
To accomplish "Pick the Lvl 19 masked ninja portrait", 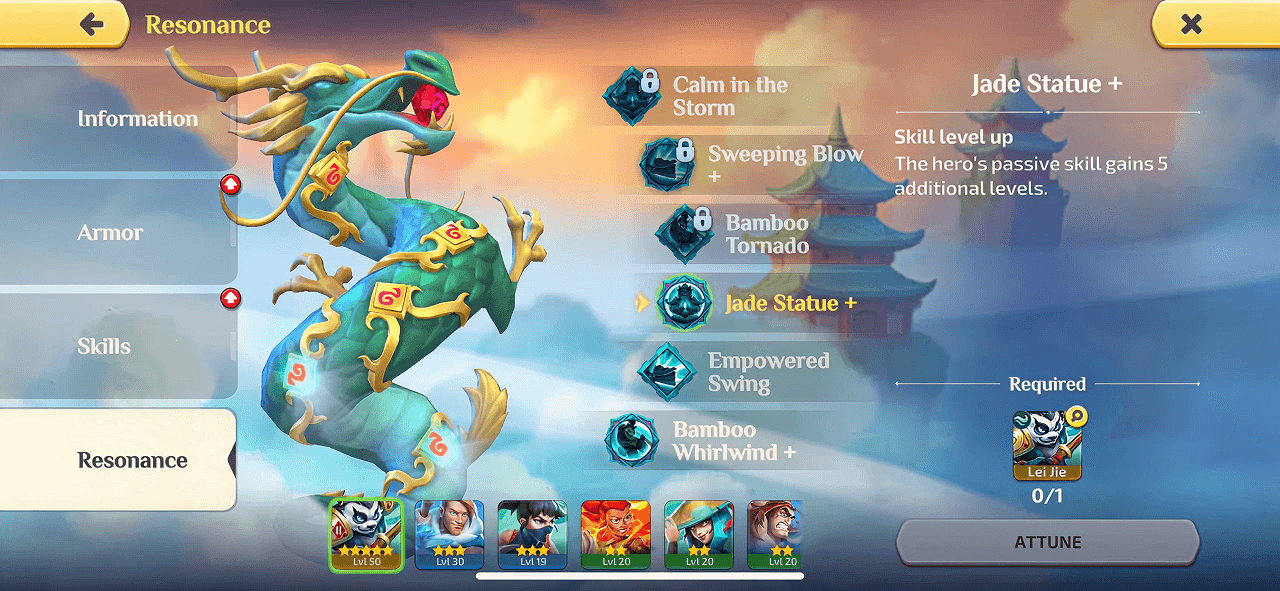I will [x=533, y=535].
